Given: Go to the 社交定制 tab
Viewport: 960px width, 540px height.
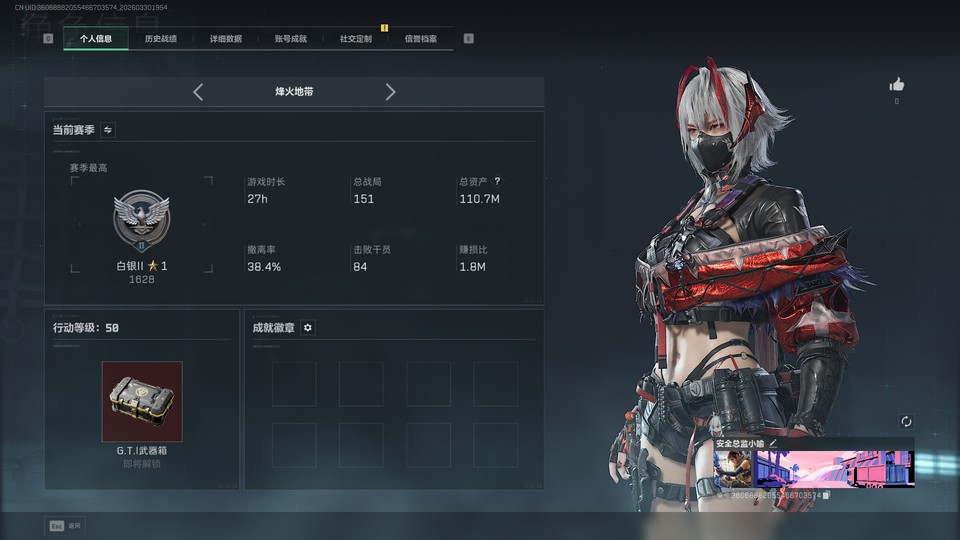Looking at the screenshot, I should click(355, 39).
